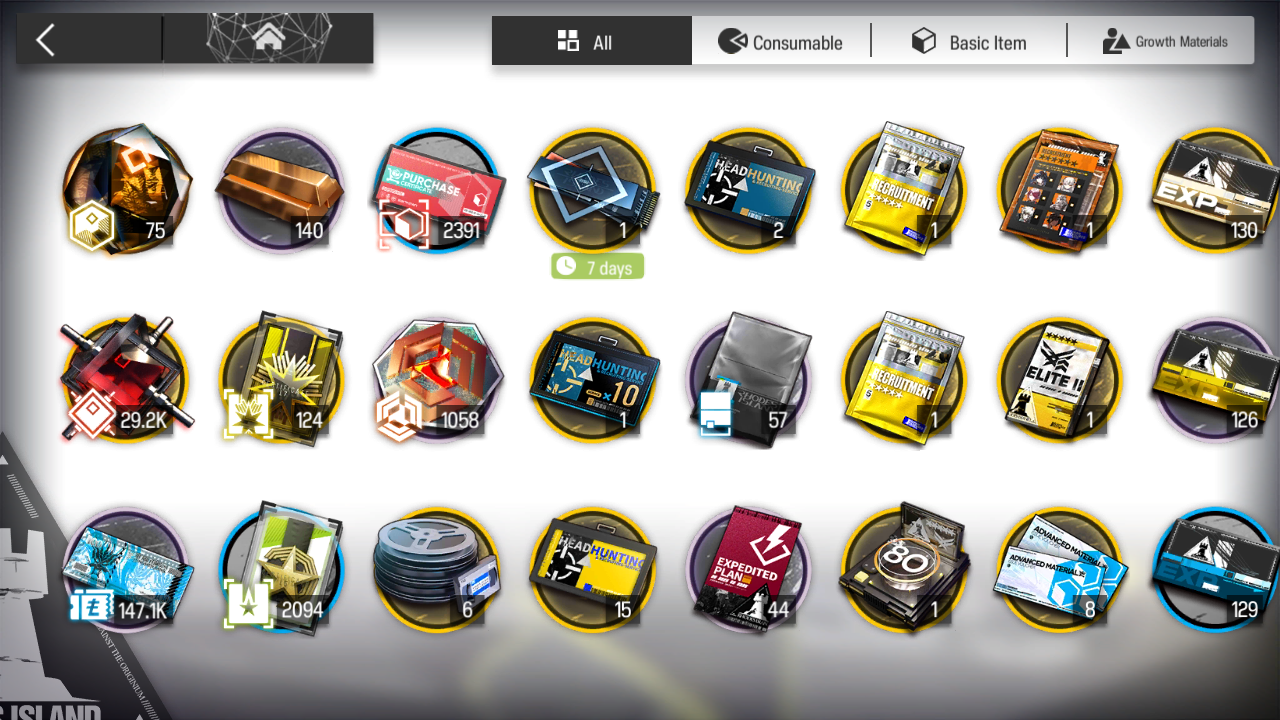Open the Advanced Materials voucher with 8

coord(1060,570)
